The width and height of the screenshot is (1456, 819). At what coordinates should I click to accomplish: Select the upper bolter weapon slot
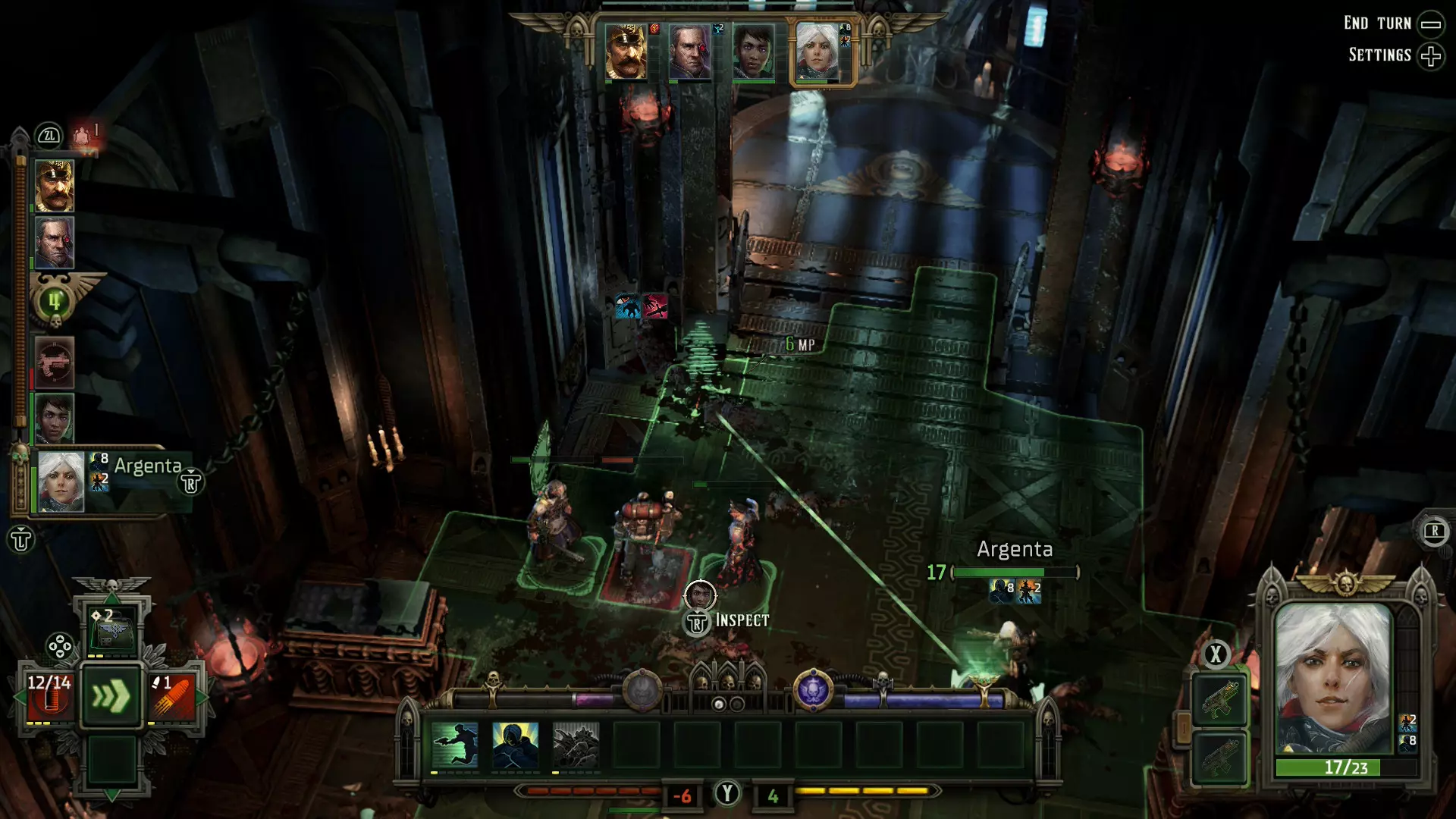pos(1219,700)
